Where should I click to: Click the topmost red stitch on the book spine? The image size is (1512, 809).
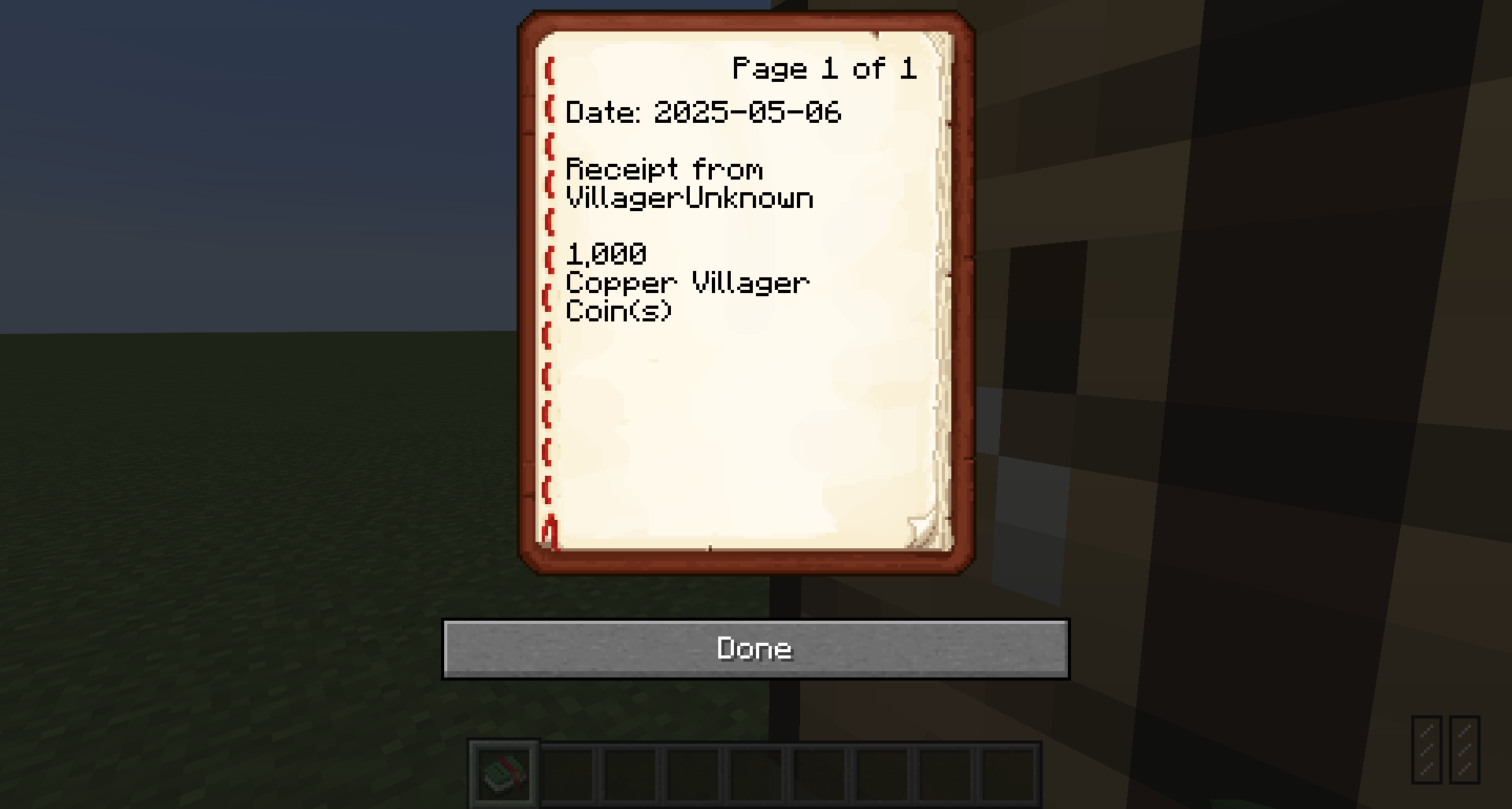[549, 71]
